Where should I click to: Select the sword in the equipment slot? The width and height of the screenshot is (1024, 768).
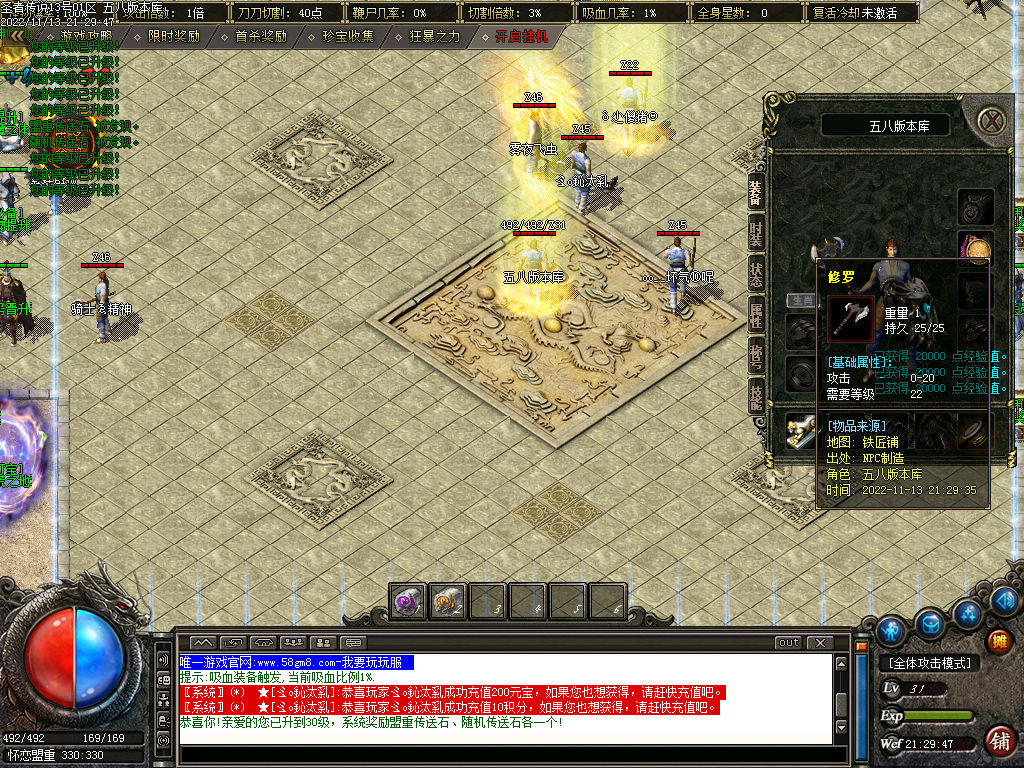(800, 428)
